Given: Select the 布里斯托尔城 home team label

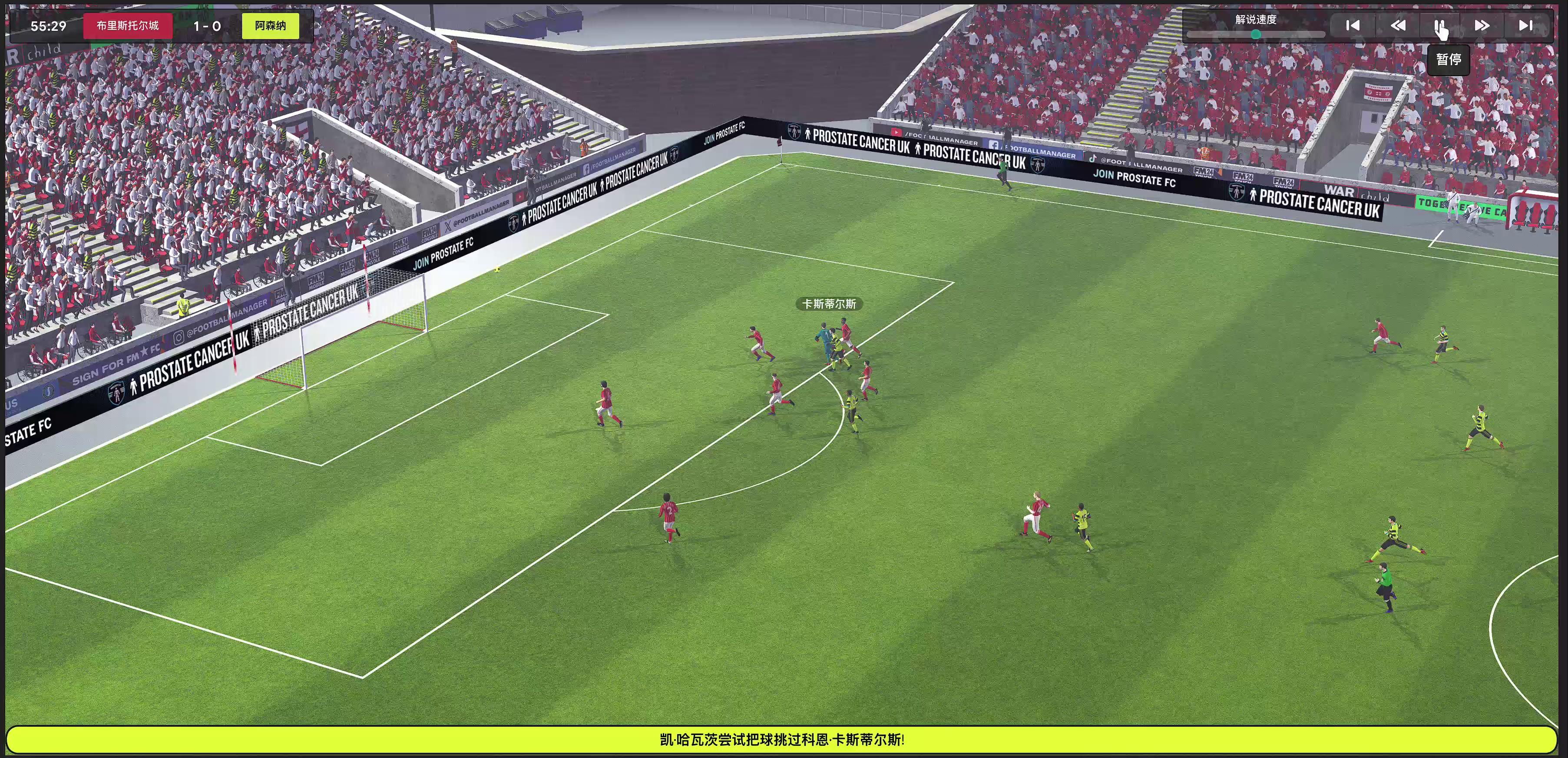Looking at the screenshot, I should [x=128, y=26].
